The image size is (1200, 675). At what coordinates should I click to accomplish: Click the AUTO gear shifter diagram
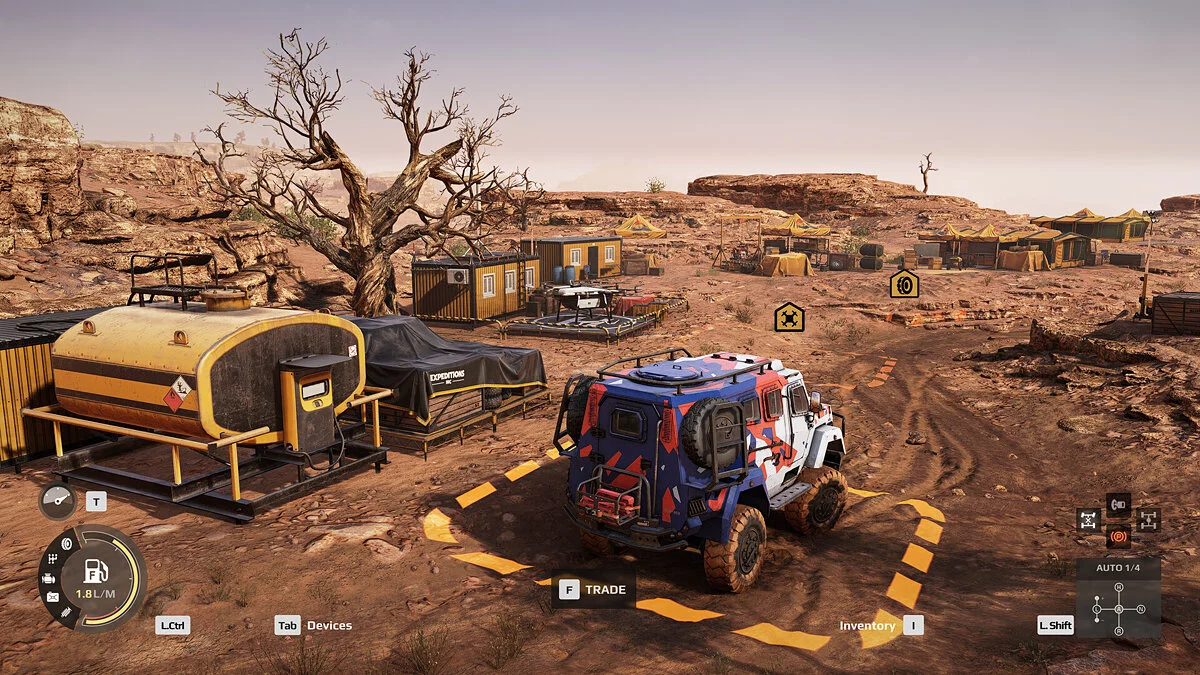(x=1118, y=607)
